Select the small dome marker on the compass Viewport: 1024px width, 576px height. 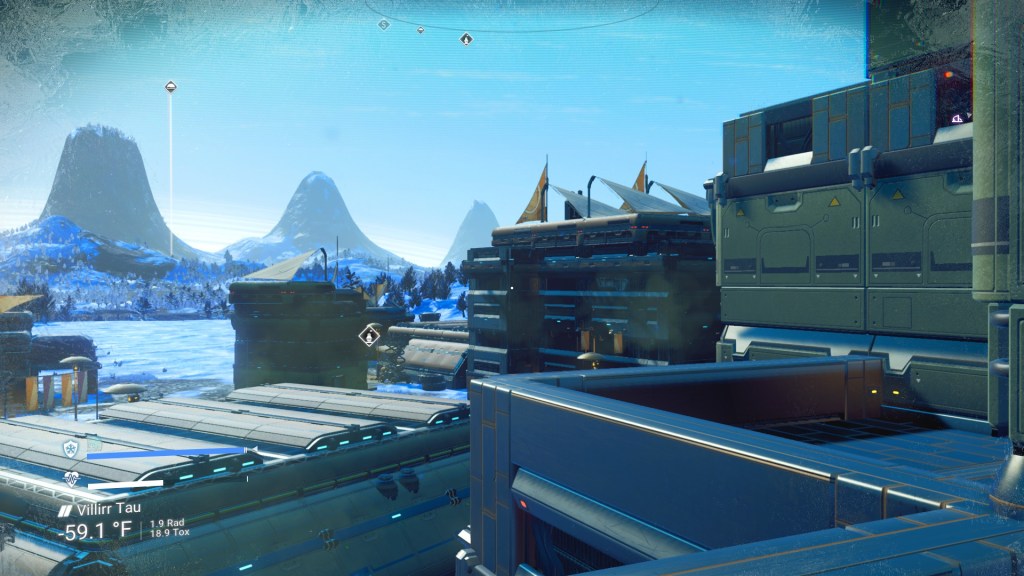(x=420, y=30)
